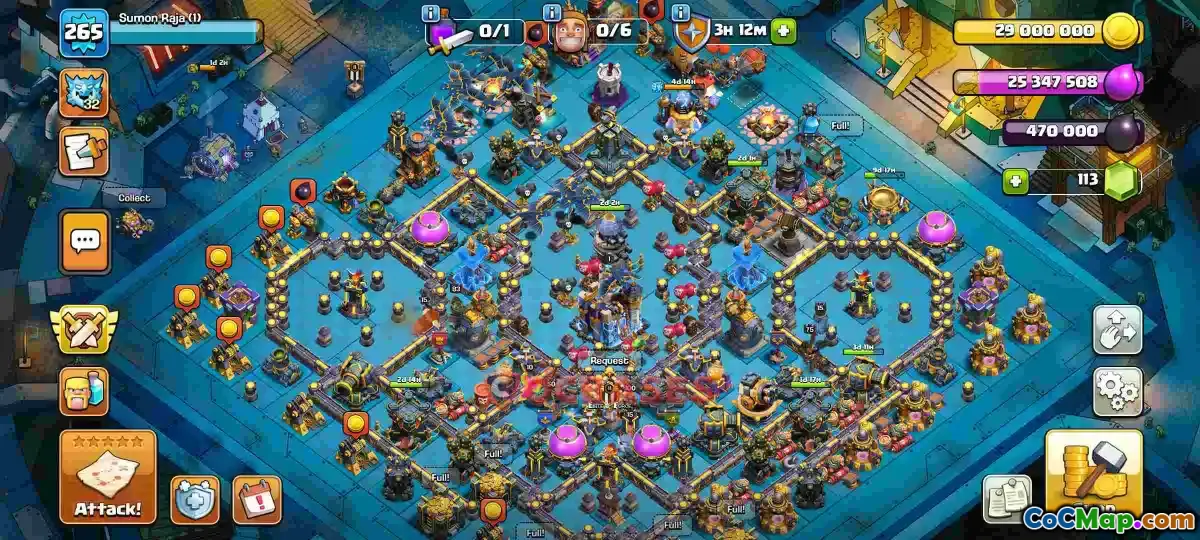The height and width of the screenshot is (540, 1200).
Task: Open the Settings gear button
Action: click(1117, 390)
